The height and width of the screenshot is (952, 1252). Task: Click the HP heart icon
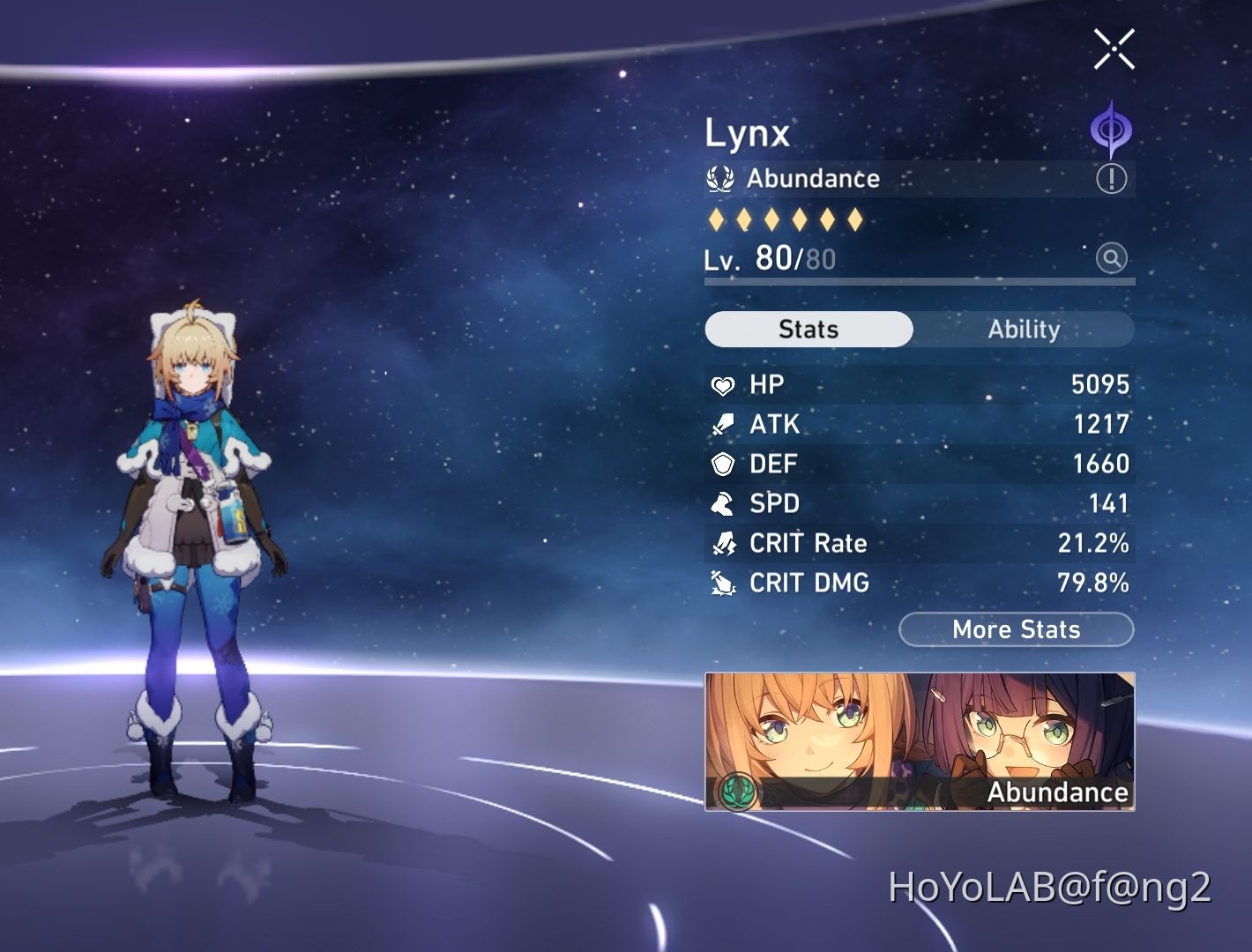(721, 384)
